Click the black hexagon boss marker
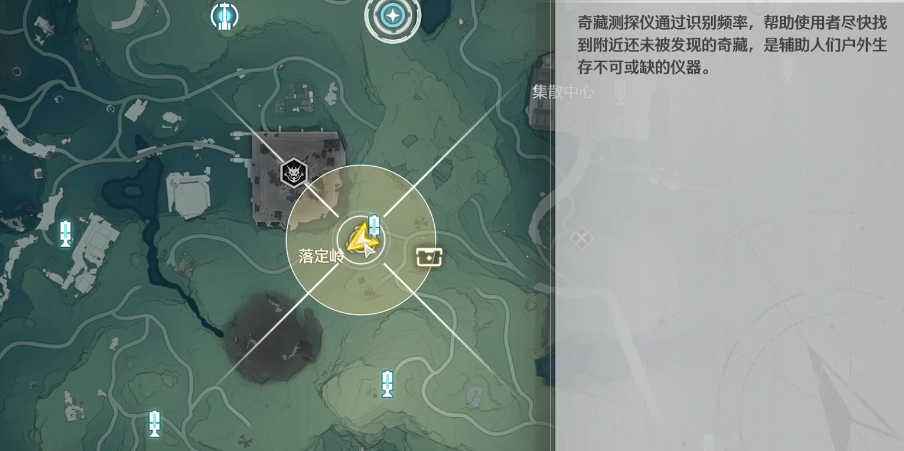This screenshot has height=451, width=904. pyautogui.click(x=293, y=173)
